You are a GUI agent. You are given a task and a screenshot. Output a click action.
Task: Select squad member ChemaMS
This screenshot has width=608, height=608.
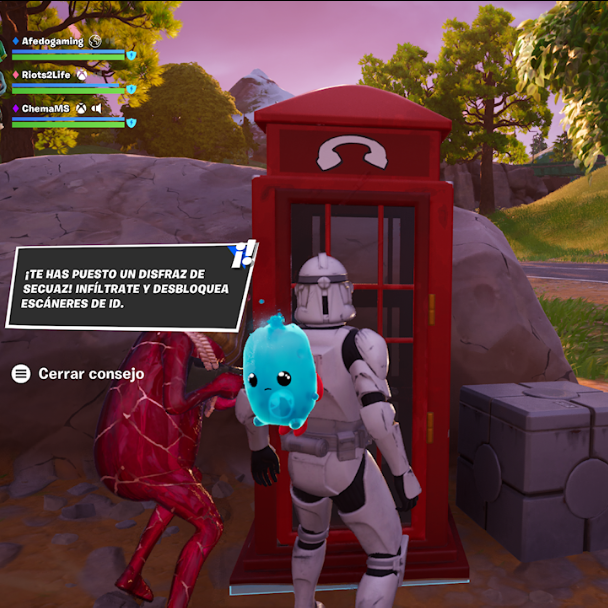(x=47, y=108)
